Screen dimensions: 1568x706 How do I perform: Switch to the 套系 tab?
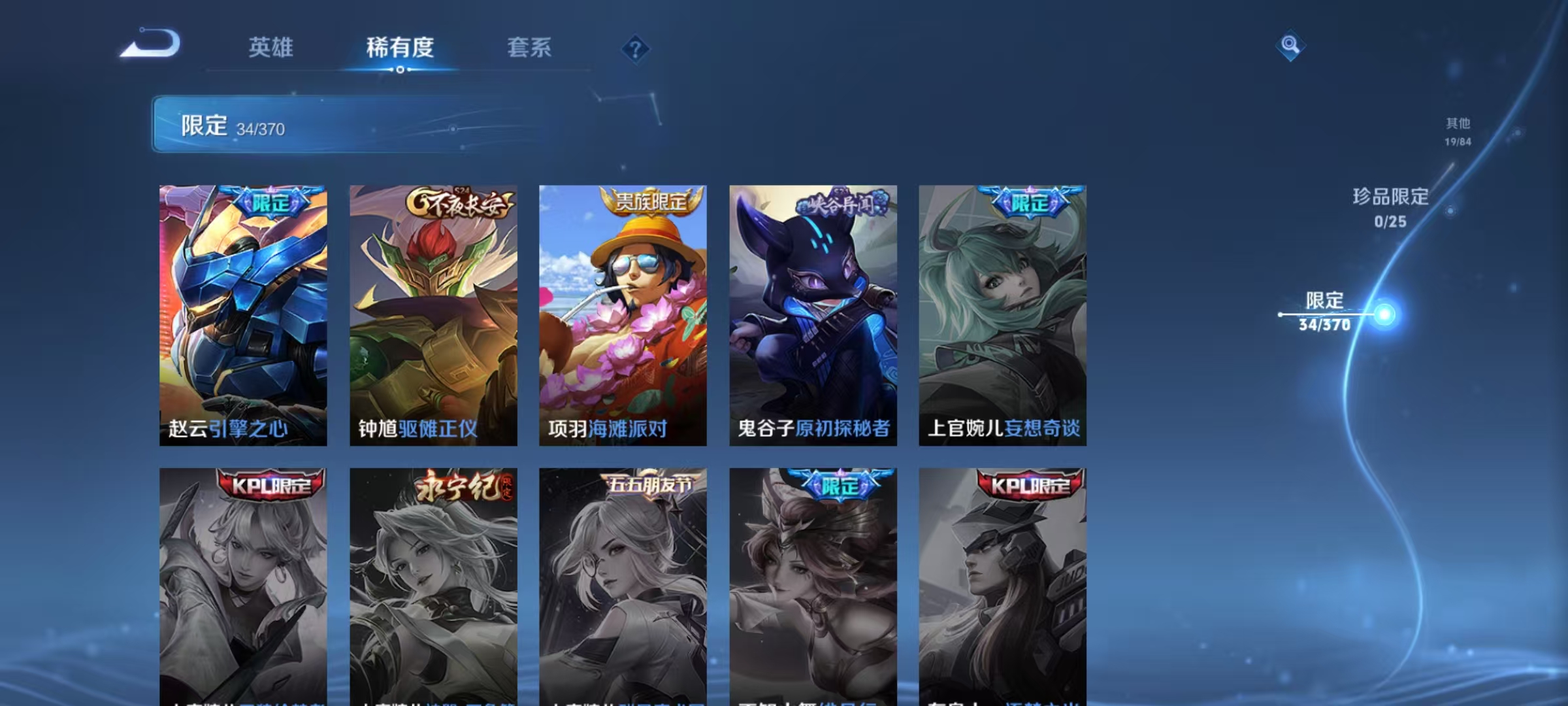pyautogui.click(x=530, y=48)
